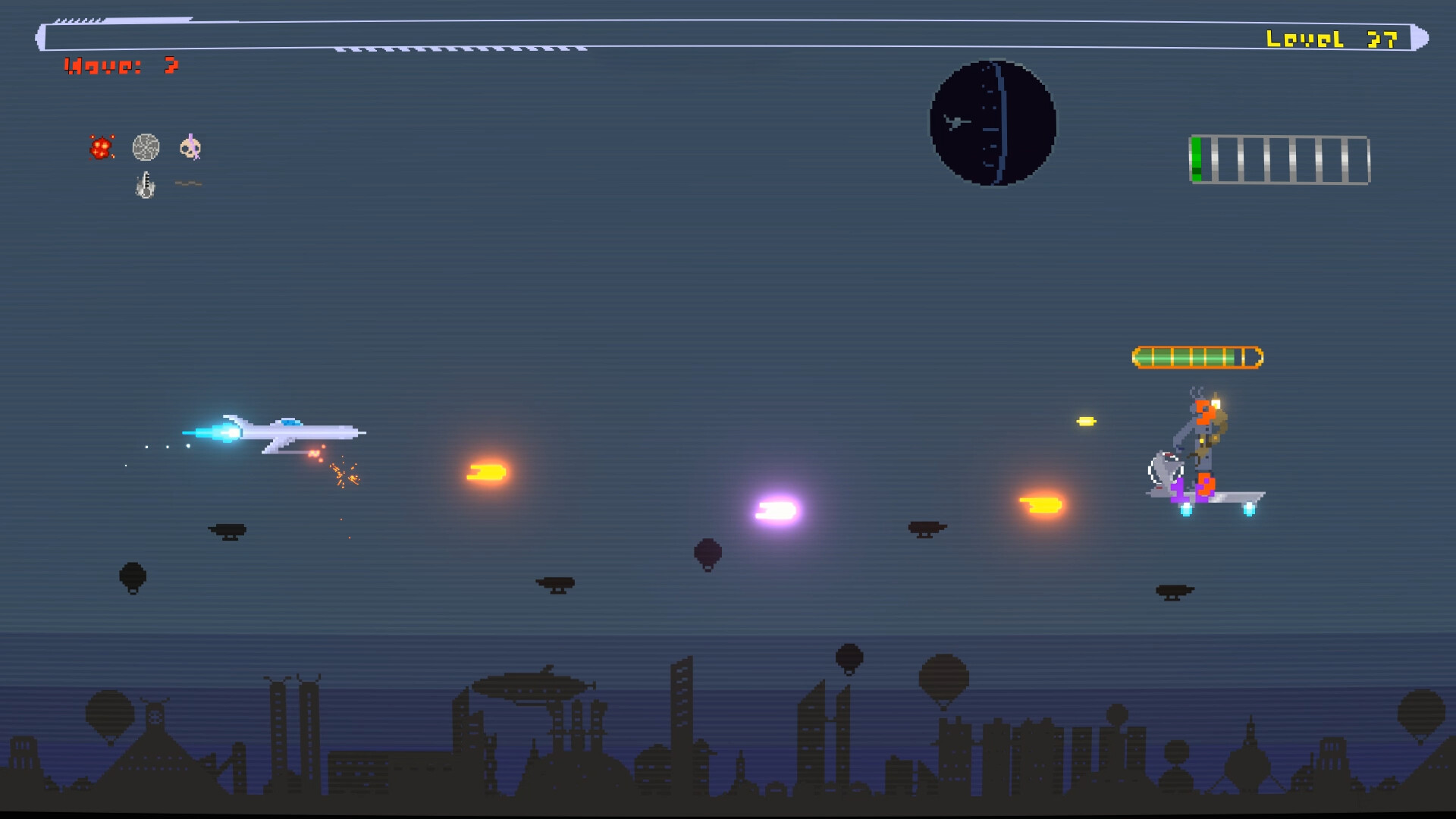Select the purple glowing fireball mid-screen
The height and width of the screenshot is (819, 1456).
[775, 510]
